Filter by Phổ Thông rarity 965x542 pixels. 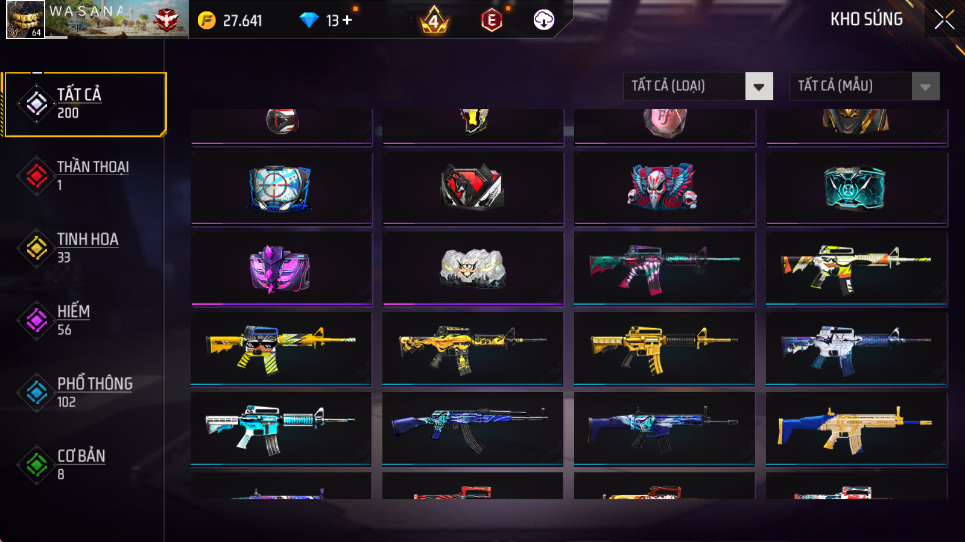[x=85, y=392]
